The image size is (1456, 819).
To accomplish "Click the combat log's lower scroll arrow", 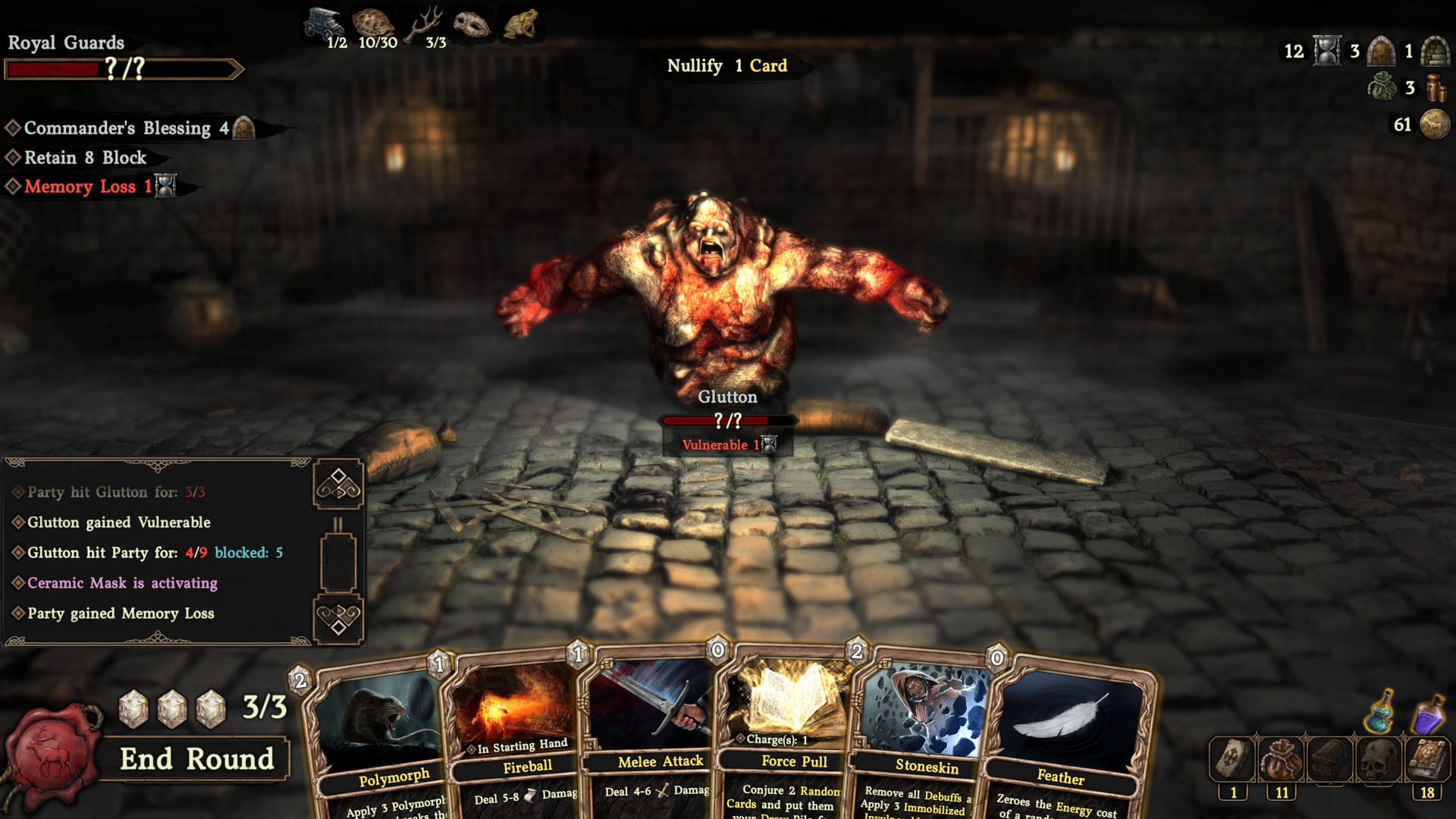I will point(338,619).
